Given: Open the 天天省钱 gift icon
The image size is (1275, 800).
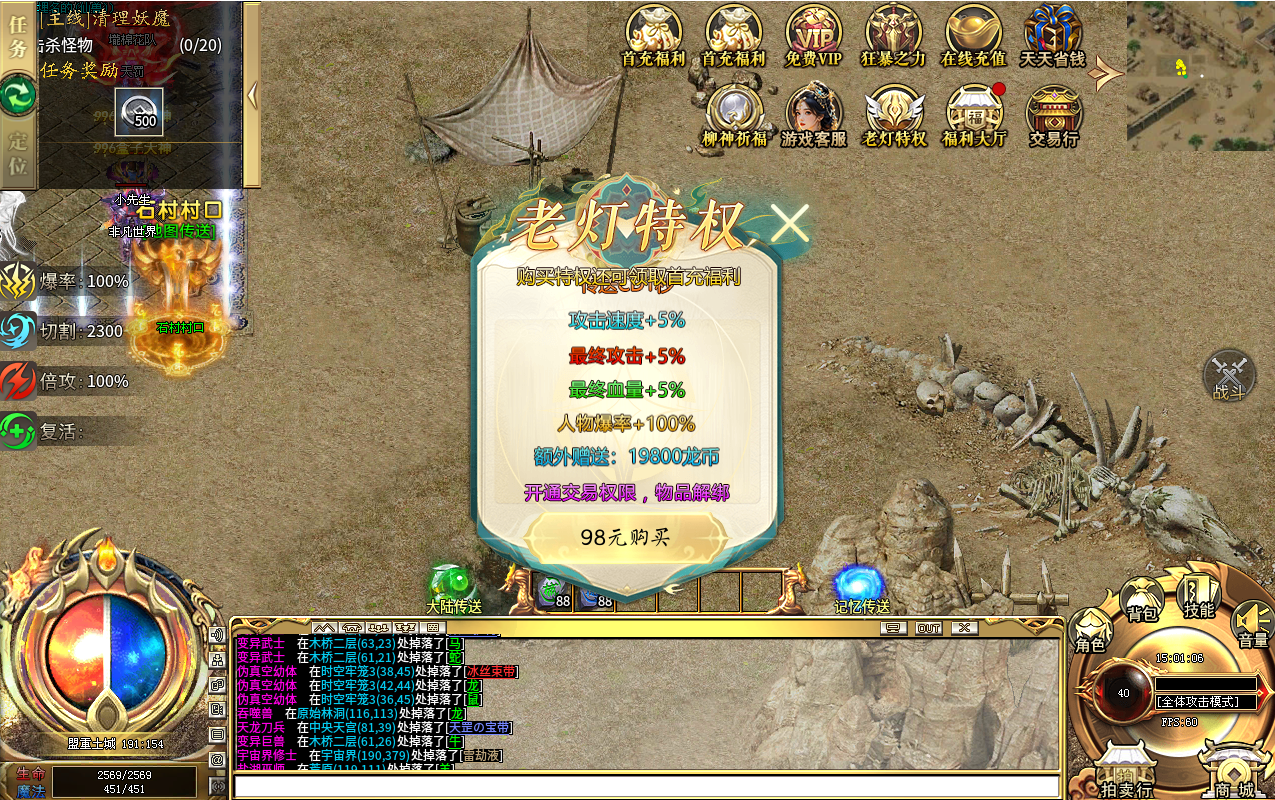Looking at the screenshot, I should coord(1052,35).
